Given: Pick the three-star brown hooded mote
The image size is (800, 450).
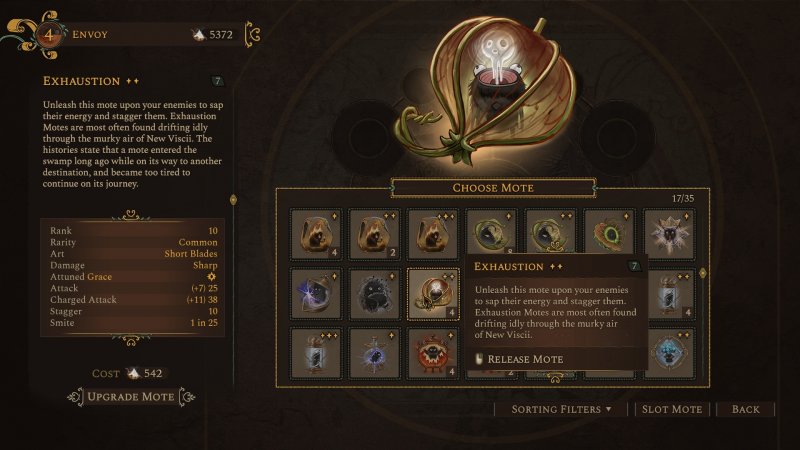Looking at the screenshot, I should [432, 233].
